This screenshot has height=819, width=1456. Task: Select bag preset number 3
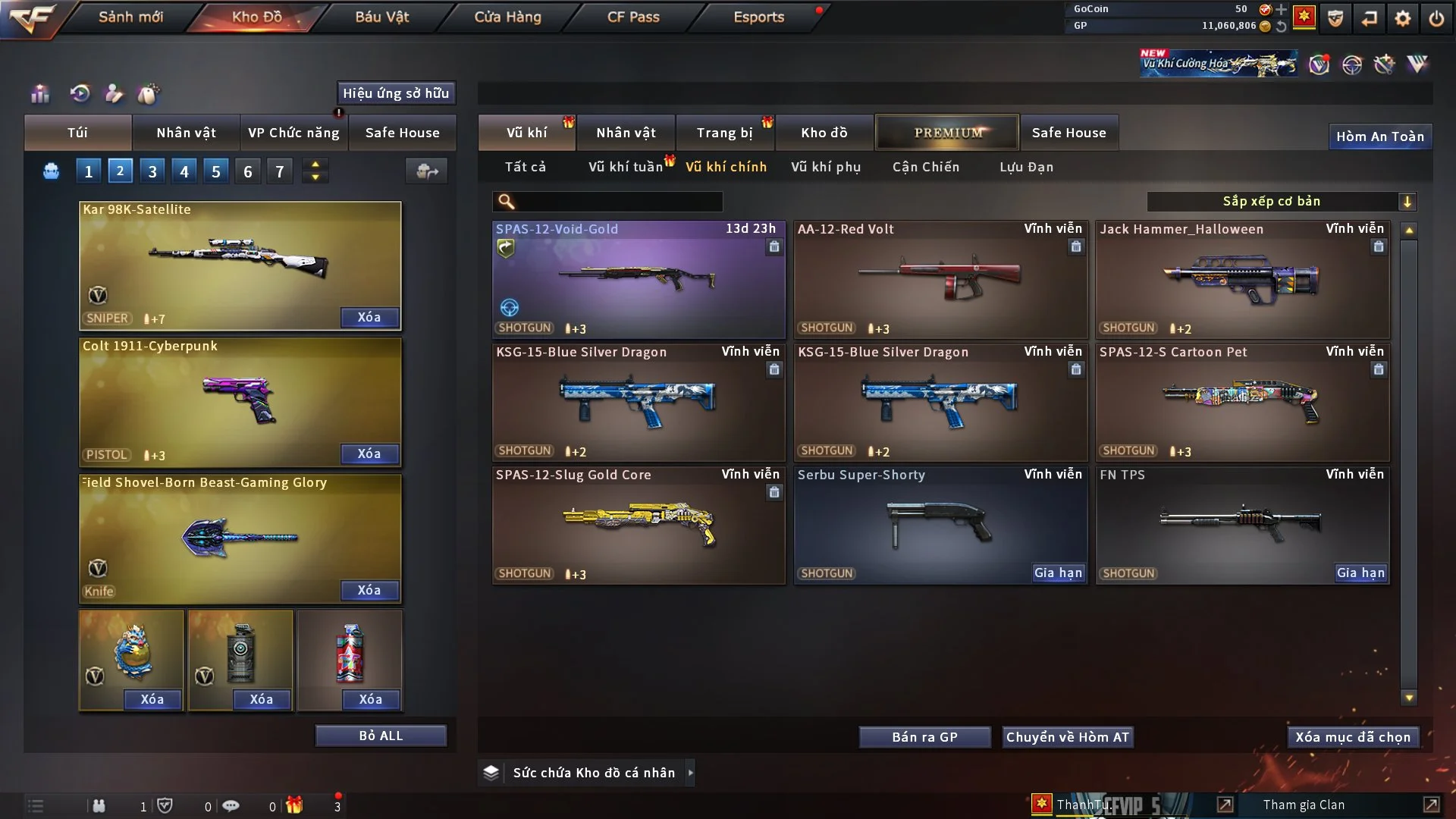[152, 171]
